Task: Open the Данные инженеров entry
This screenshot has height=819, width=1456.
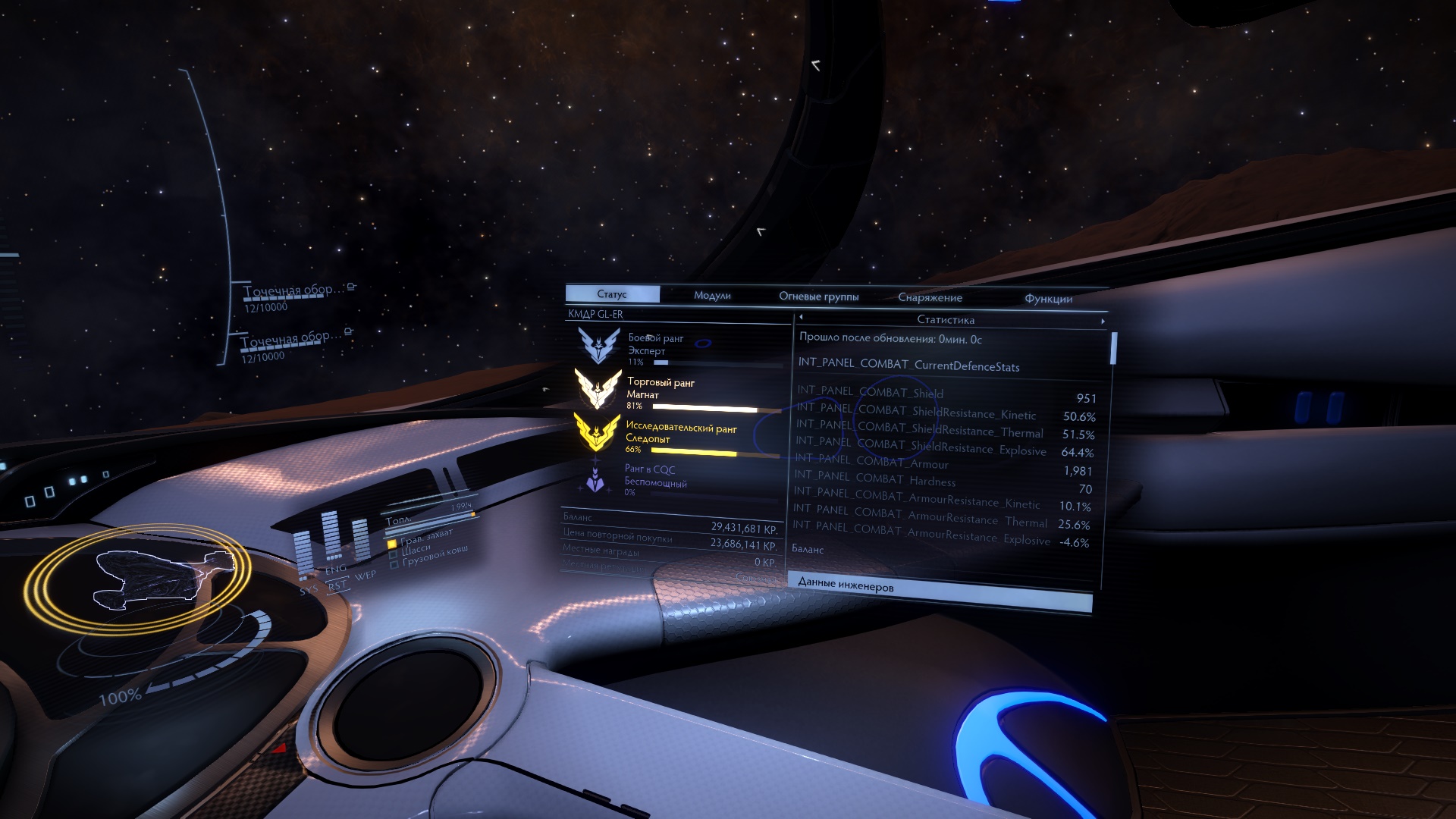Action: pos(940,585)
